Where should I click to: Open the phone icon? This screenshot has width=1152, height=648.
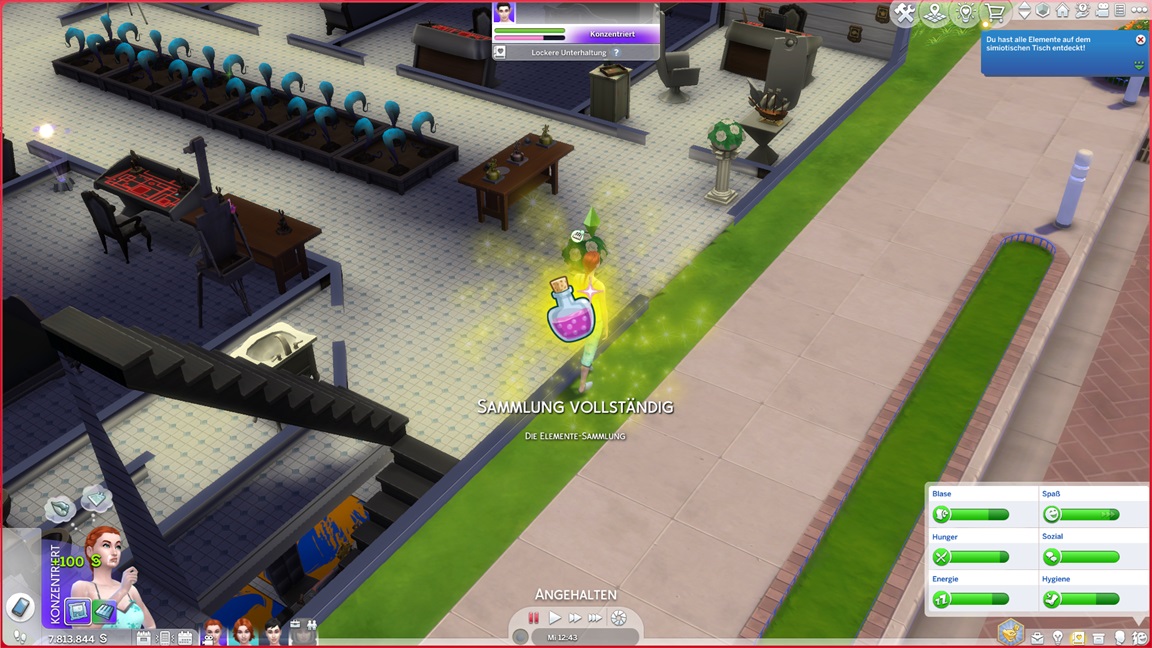[x=20, y=607]
